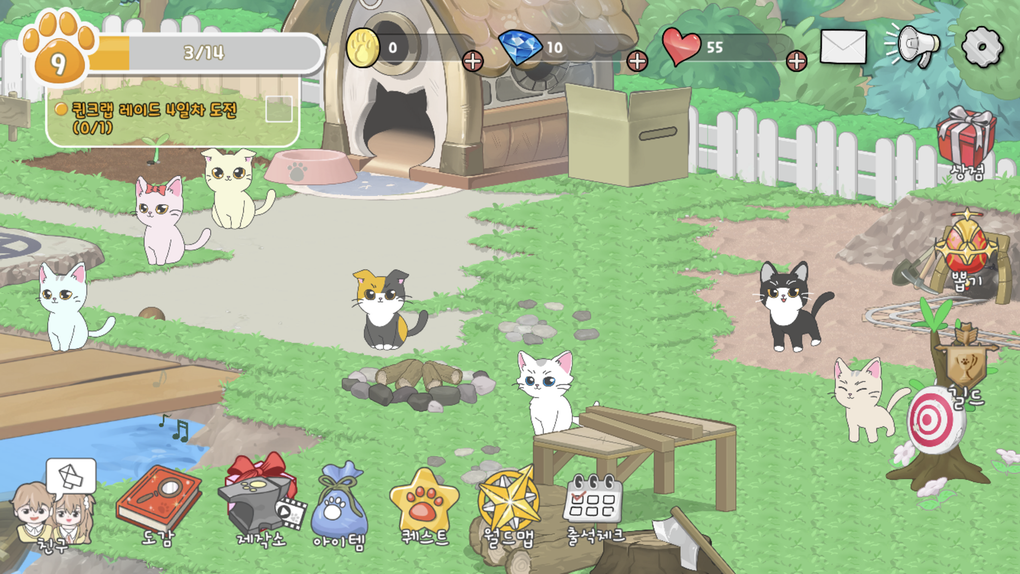Add gold paw coins with the plus button
1020x574 pixels.
click(473, 61)
